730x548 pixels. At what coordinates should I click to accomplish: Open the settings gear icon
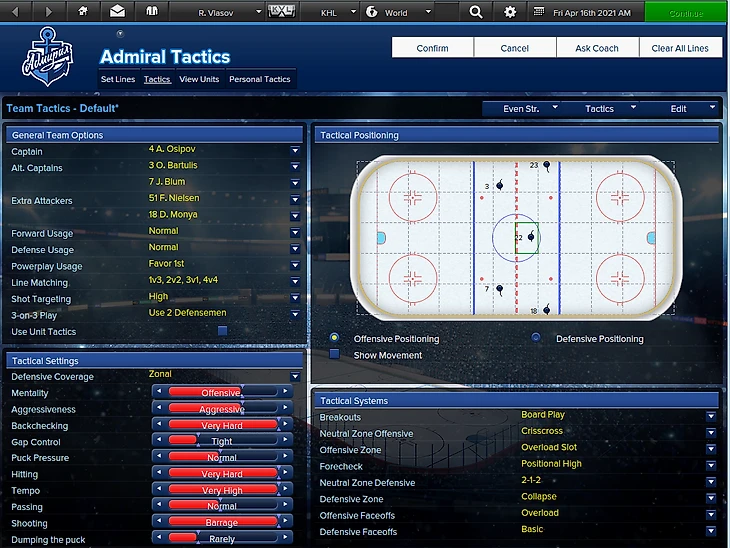coord(510,12)
